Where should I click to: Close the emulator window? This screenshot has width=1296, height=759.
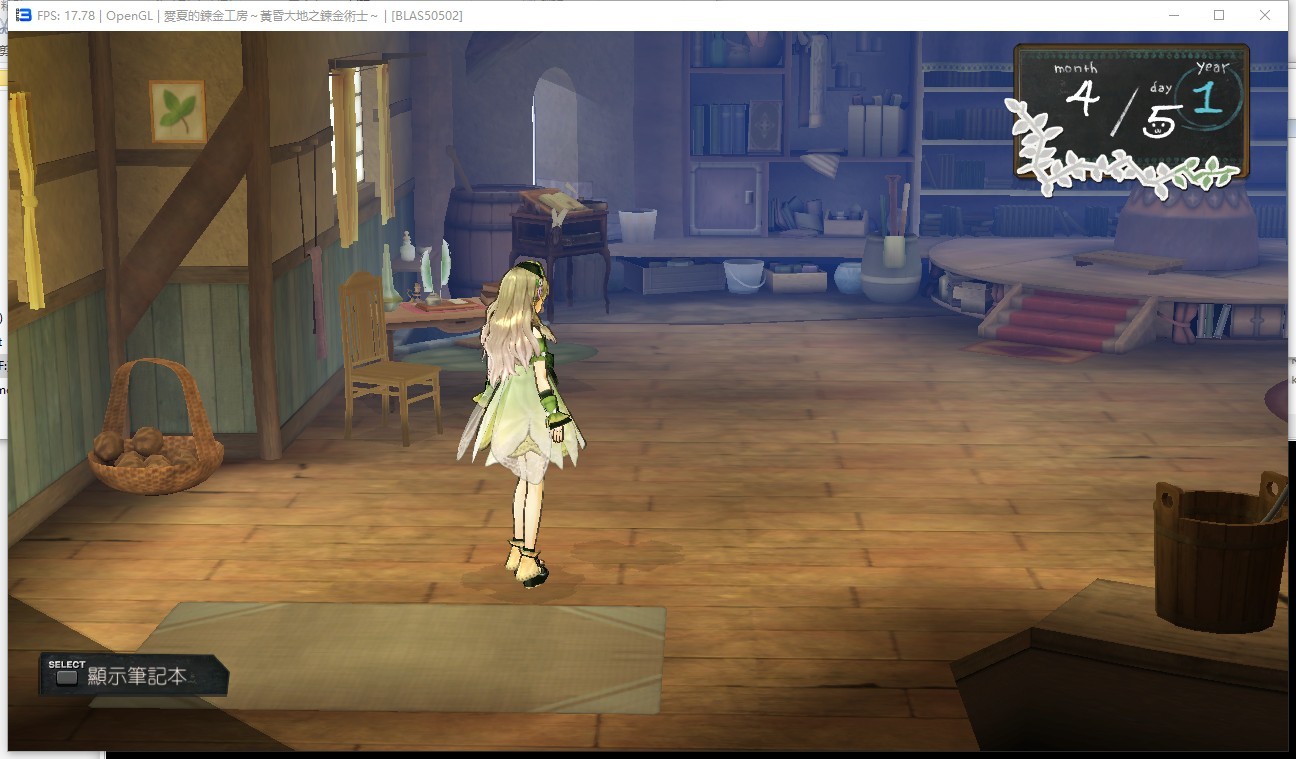click(1264, 15)
